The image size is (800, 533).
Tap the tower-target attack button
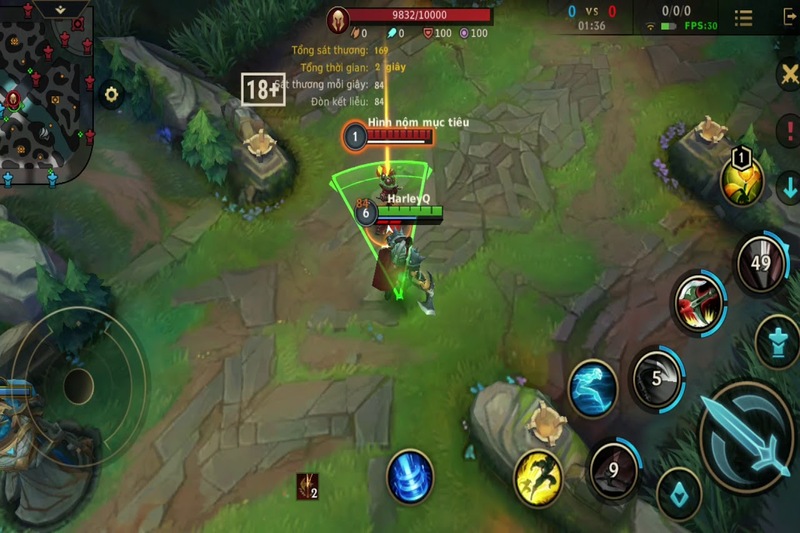pyautogui.click(x=776, y=341)
